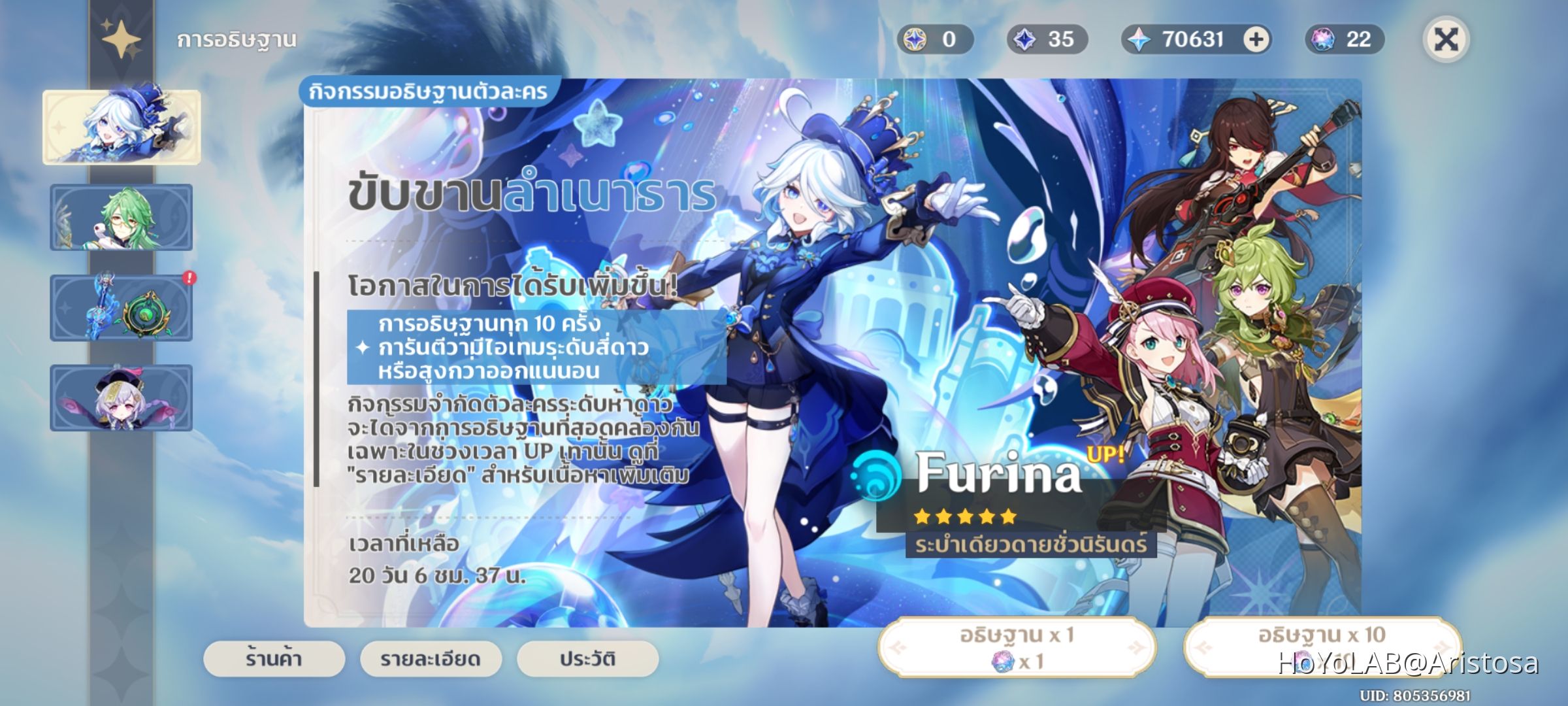
Task: Close the wish screen with the X
Action: (1447, 39)
